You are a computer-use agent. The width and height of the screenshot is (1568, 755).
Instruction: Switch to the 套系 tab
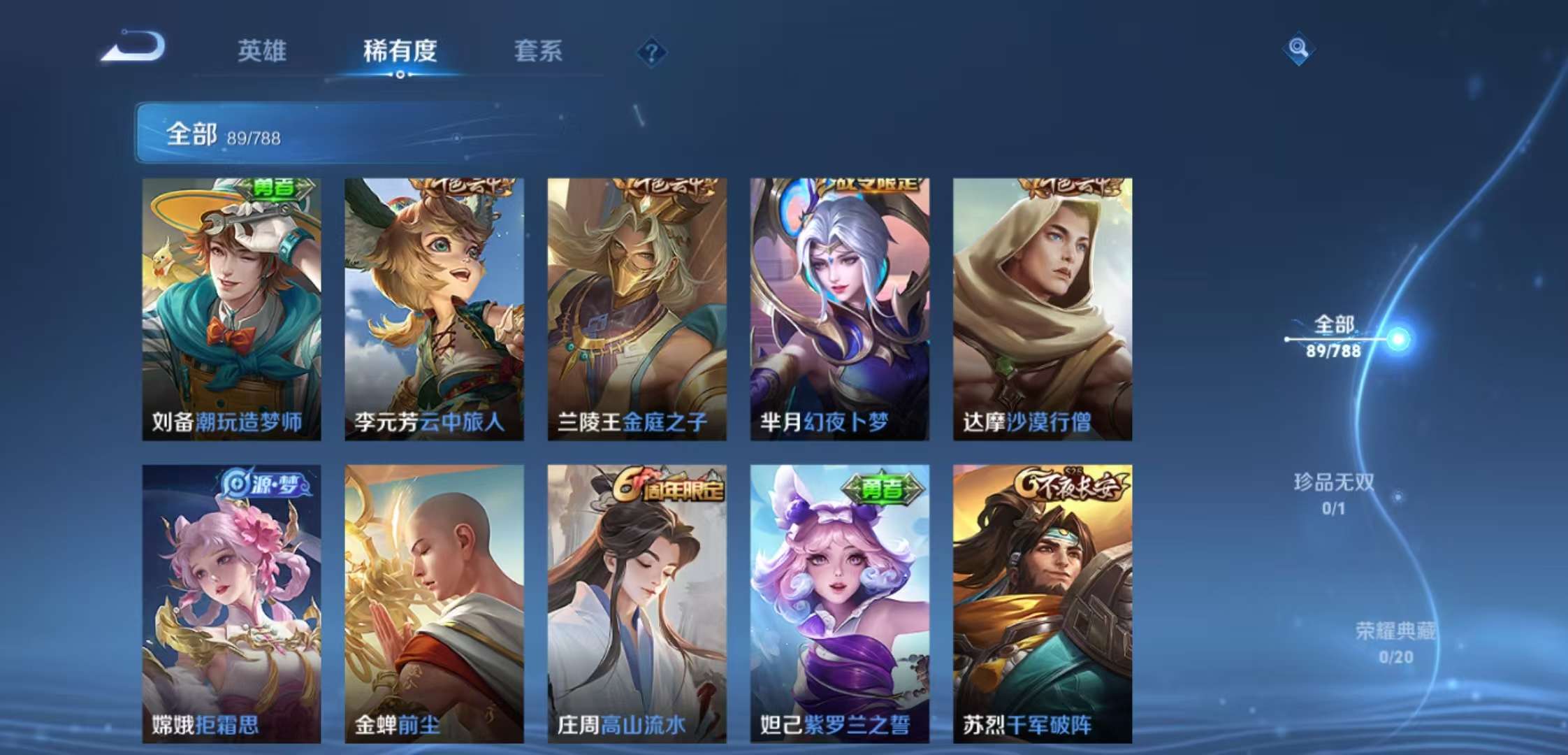pos(538,52)
